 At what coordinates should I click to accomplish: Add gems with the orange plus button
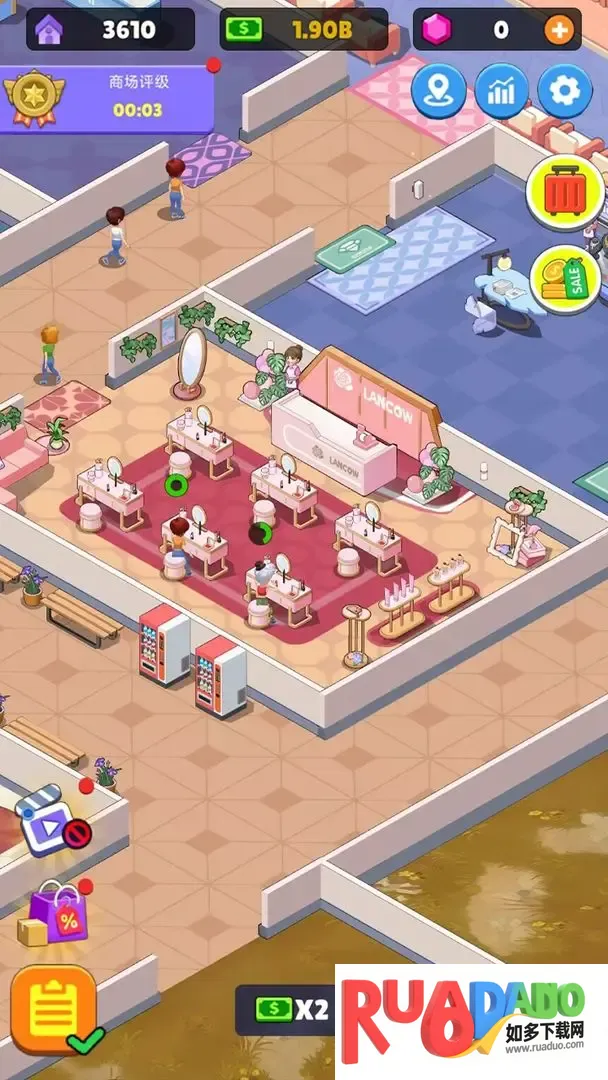pos(559,30)
